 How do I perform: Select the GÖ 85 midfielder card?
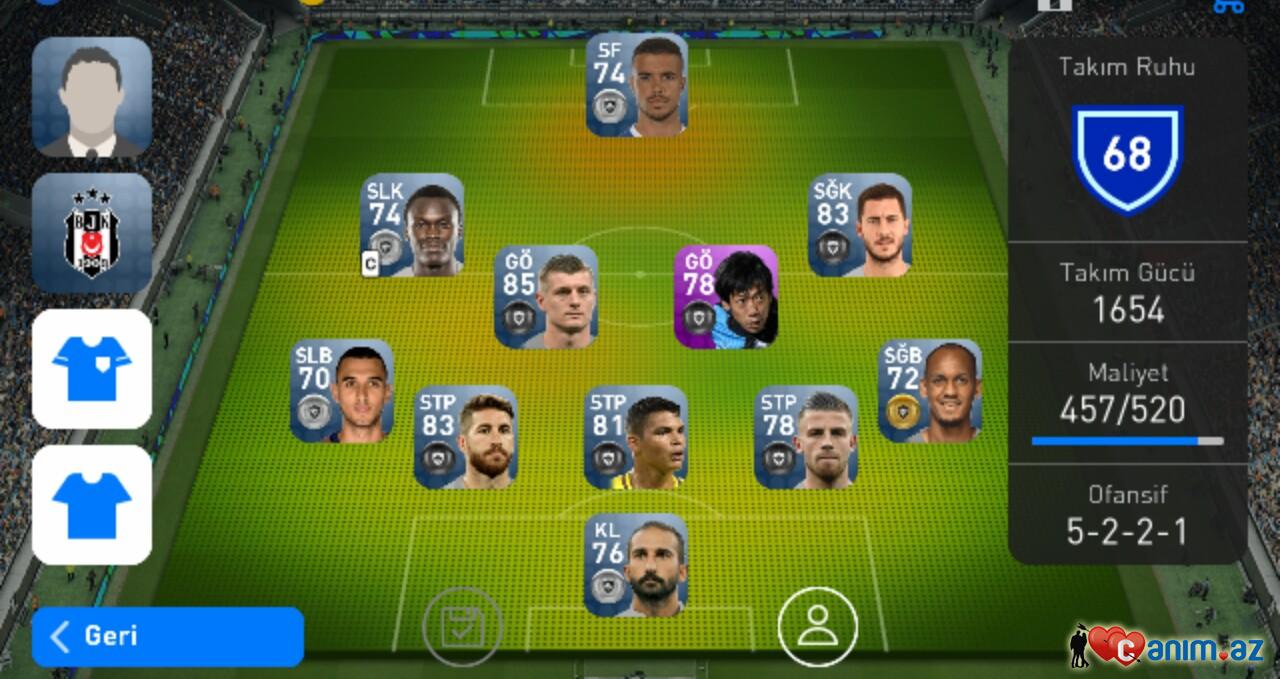pyautogui.click(x=546, y=297)
